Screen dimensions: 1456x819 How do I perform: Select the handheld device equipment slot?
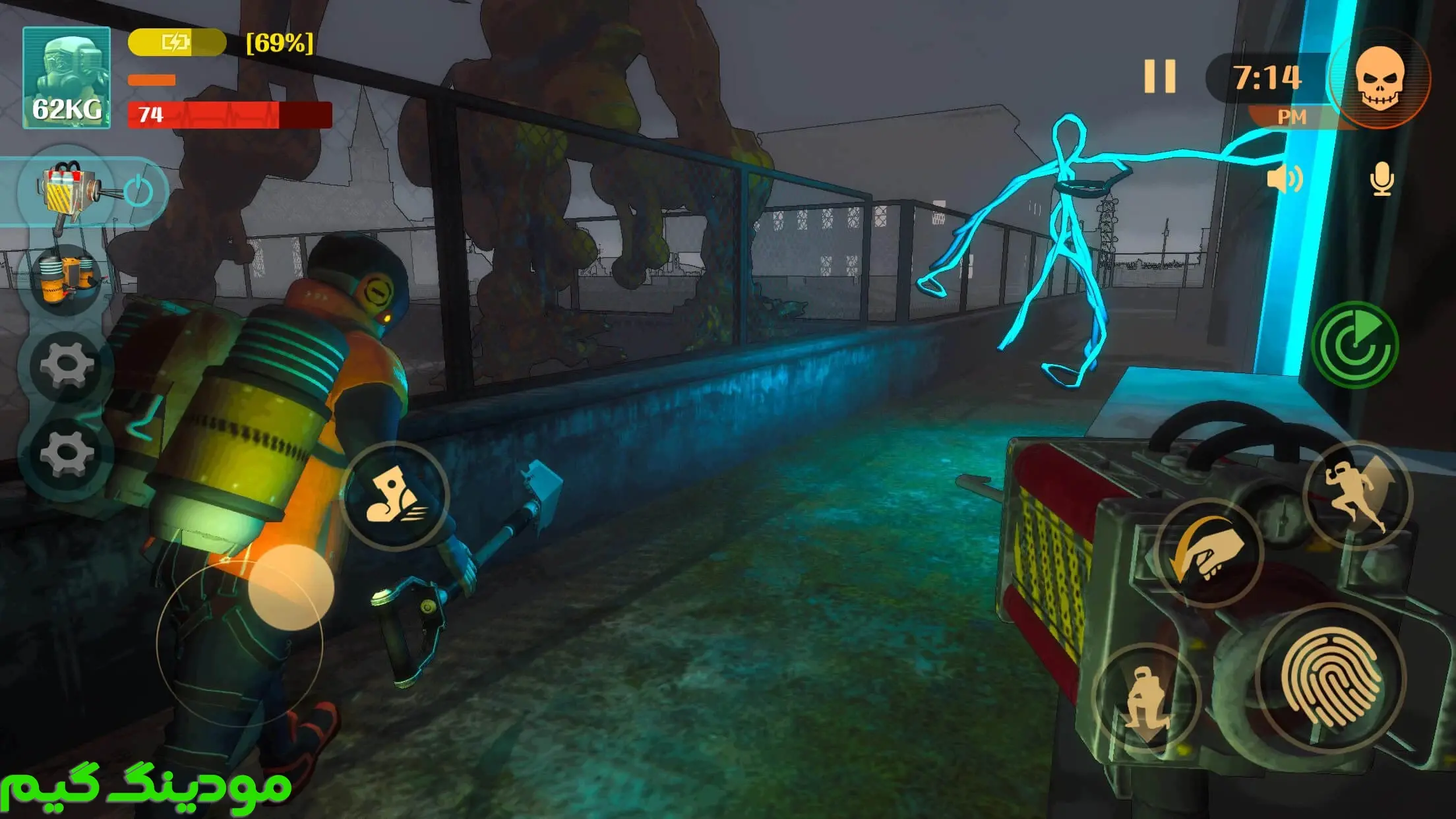click(x=67, y=191)
